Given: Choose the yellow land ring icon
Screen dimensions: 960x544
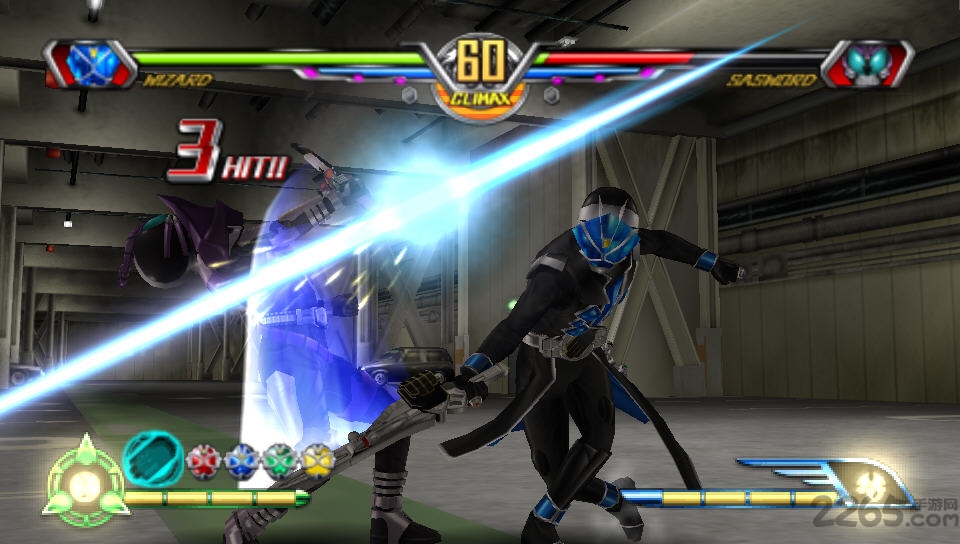Looking at the screenshot, I should point(318,461).
